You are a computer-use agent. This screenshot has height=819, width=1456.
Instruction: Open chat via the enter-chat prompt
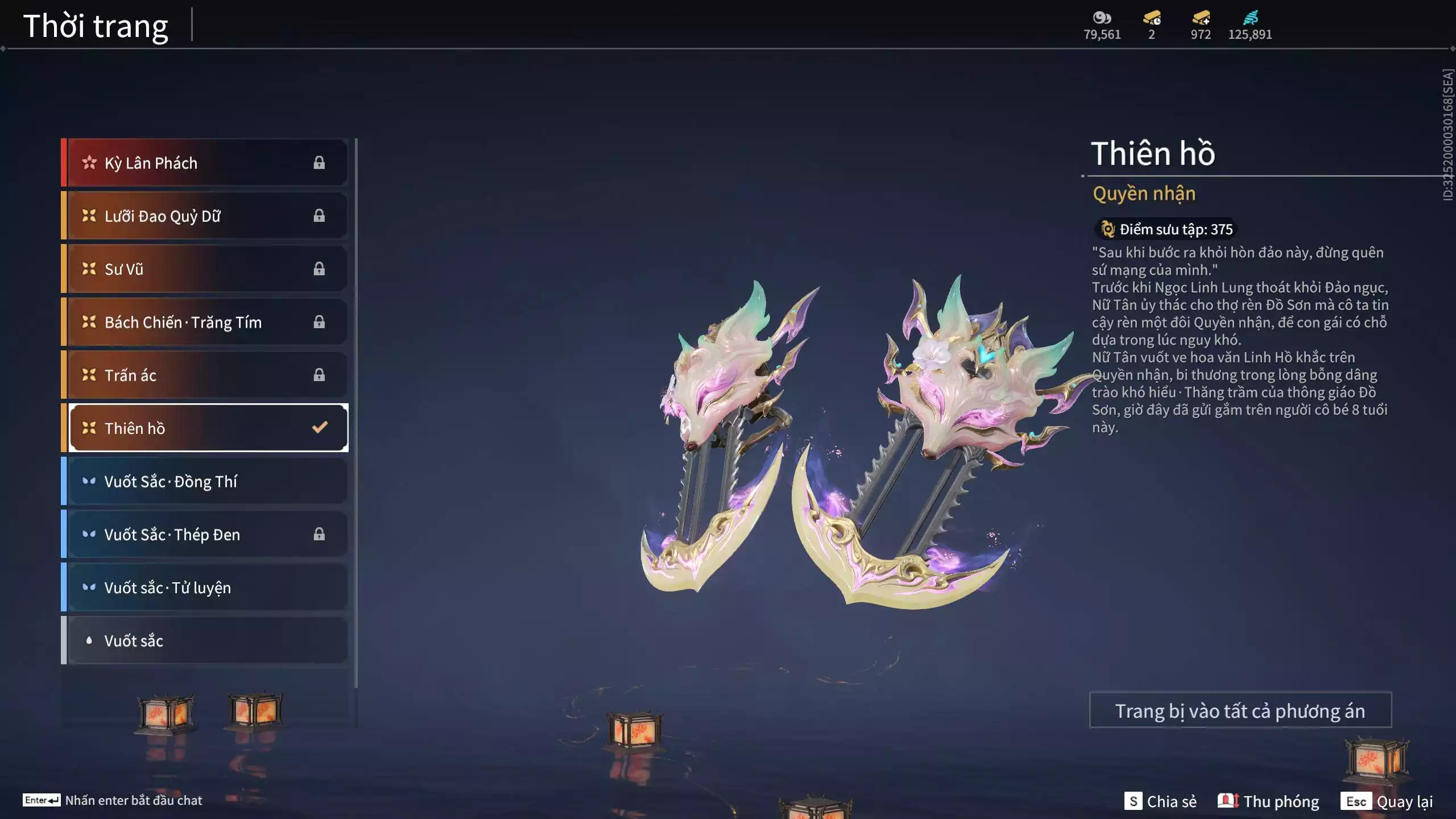coord(113,800)
